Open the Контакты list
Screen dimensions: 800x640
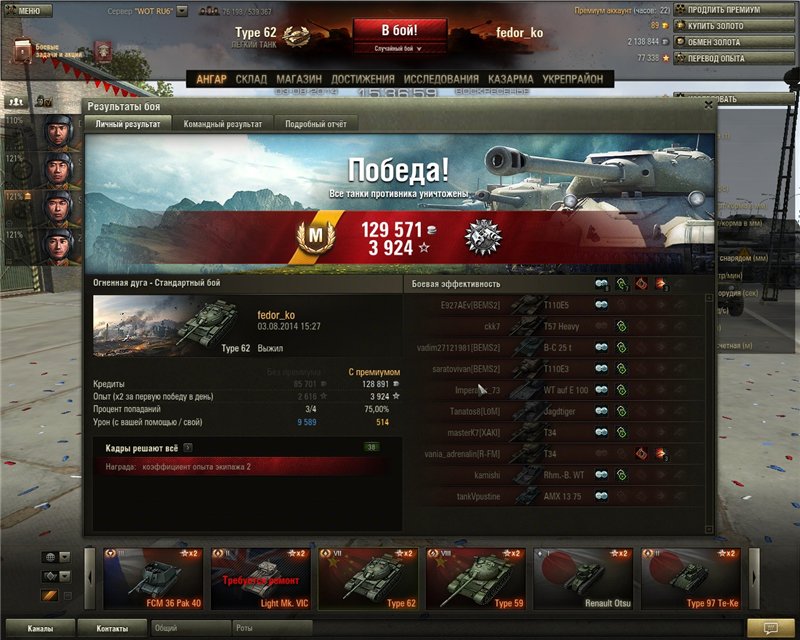pyautogui.click(x=112, y=629)
